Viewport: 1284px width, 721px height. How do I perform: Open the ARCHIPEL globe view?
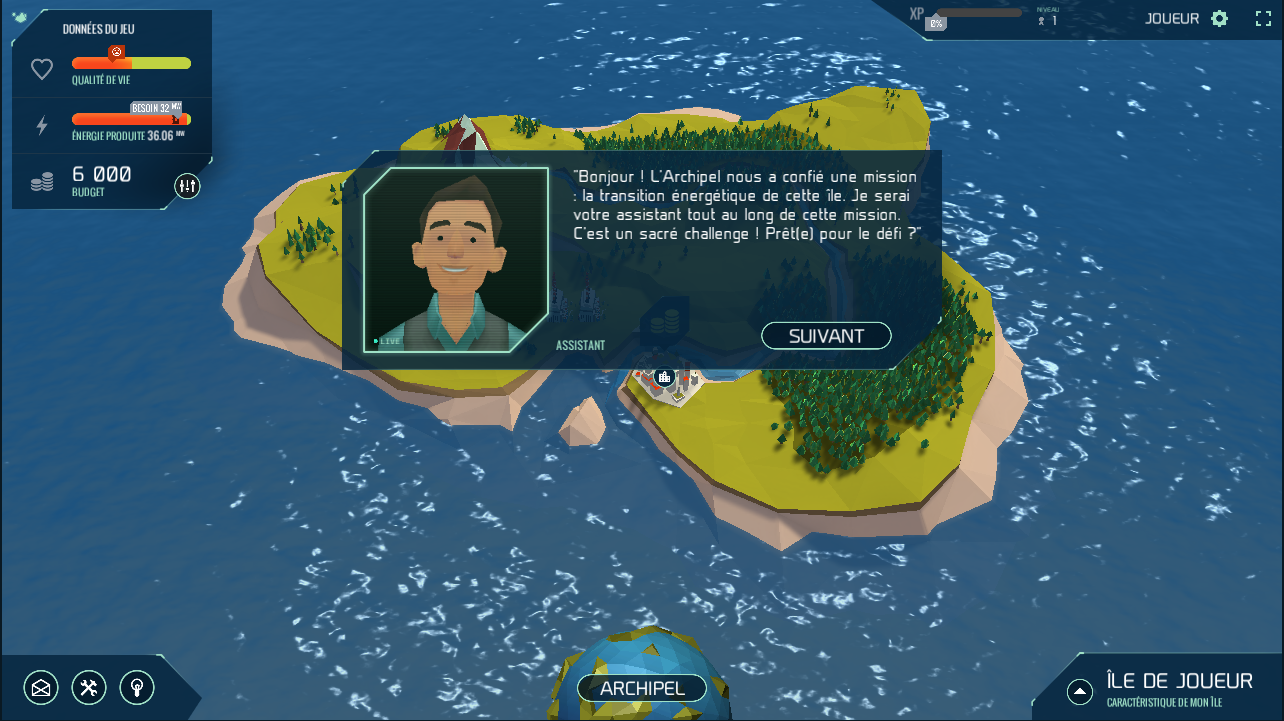pos(642,688)
